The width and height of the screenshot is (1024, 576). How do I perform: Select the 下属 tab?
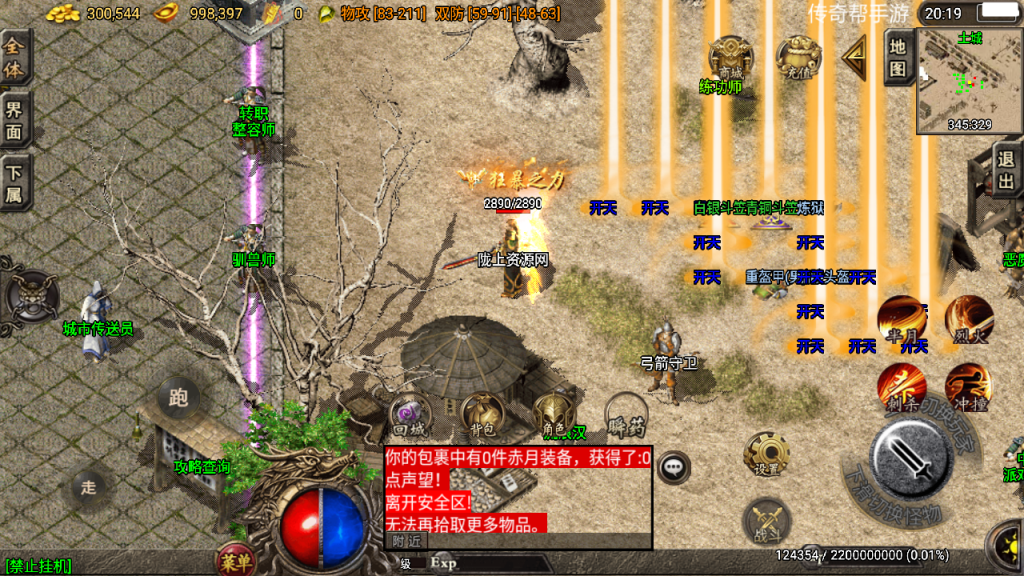(x=15, y=182)
